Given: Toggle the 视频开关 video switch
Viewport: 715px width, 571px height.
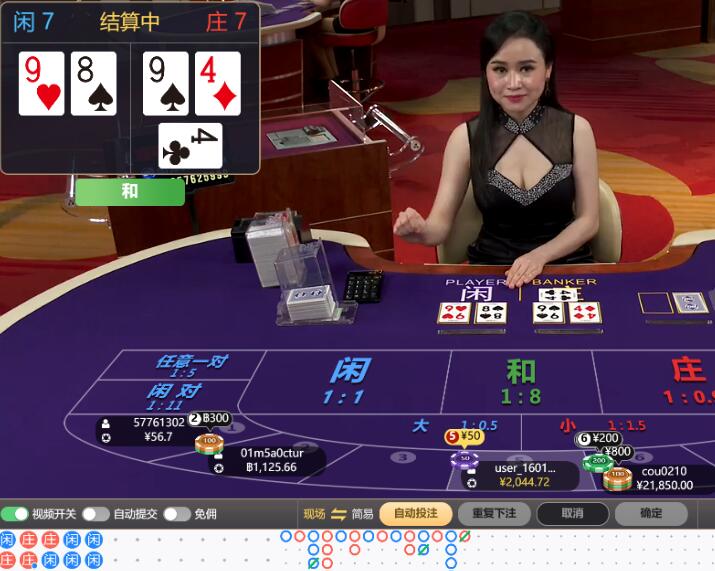Looking at the screenshot, I should click(15, 514).
